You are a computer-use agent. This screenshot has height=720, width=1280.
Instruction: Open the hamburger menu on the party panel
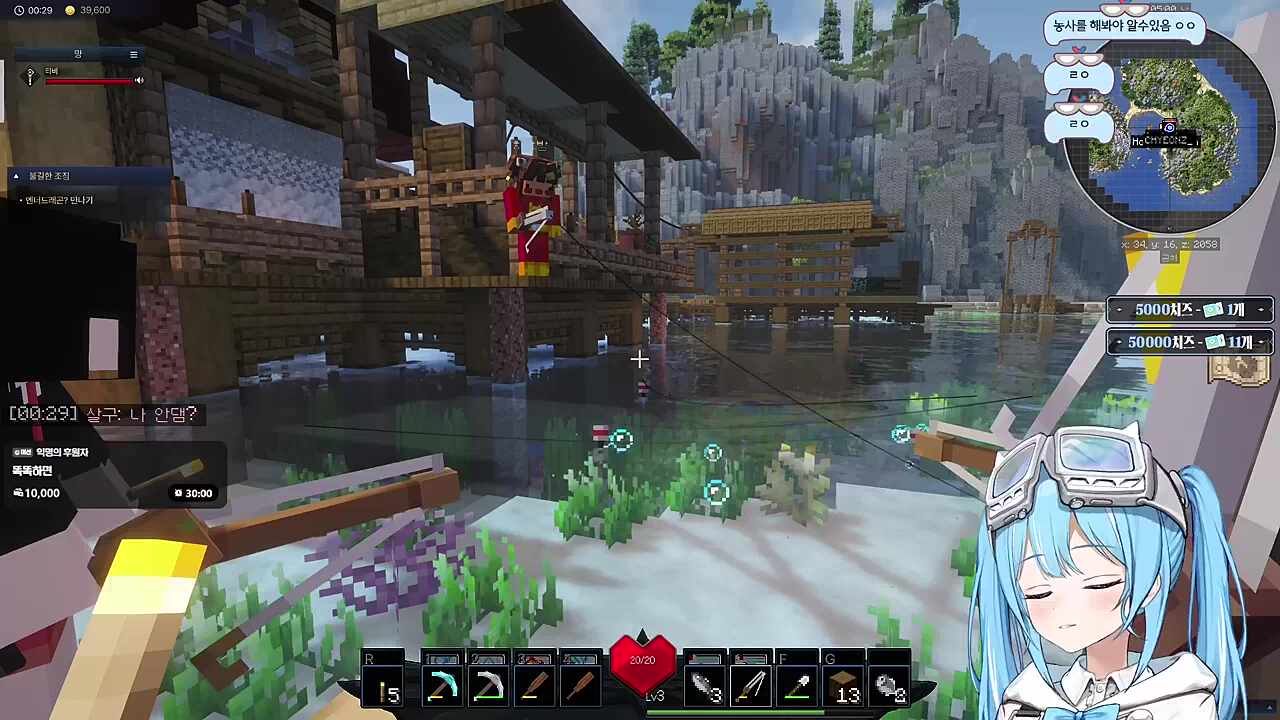134,54
